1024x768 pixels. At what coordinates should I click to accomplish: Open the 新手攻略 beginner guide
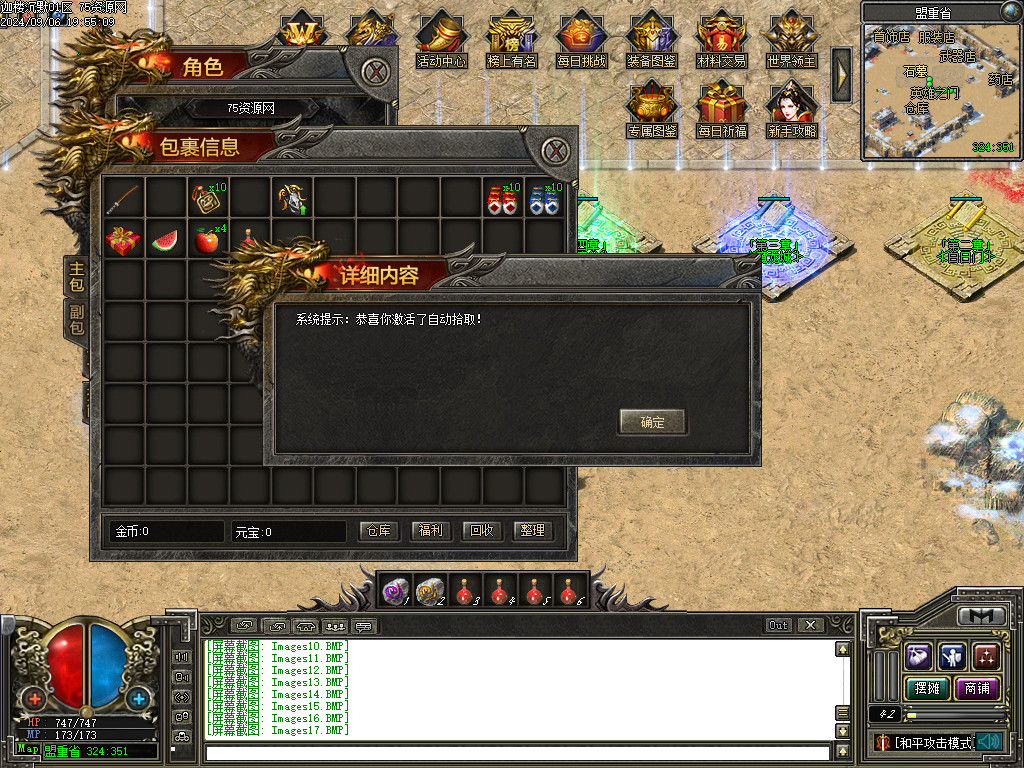pyautogui.click(x=792, y=110)
